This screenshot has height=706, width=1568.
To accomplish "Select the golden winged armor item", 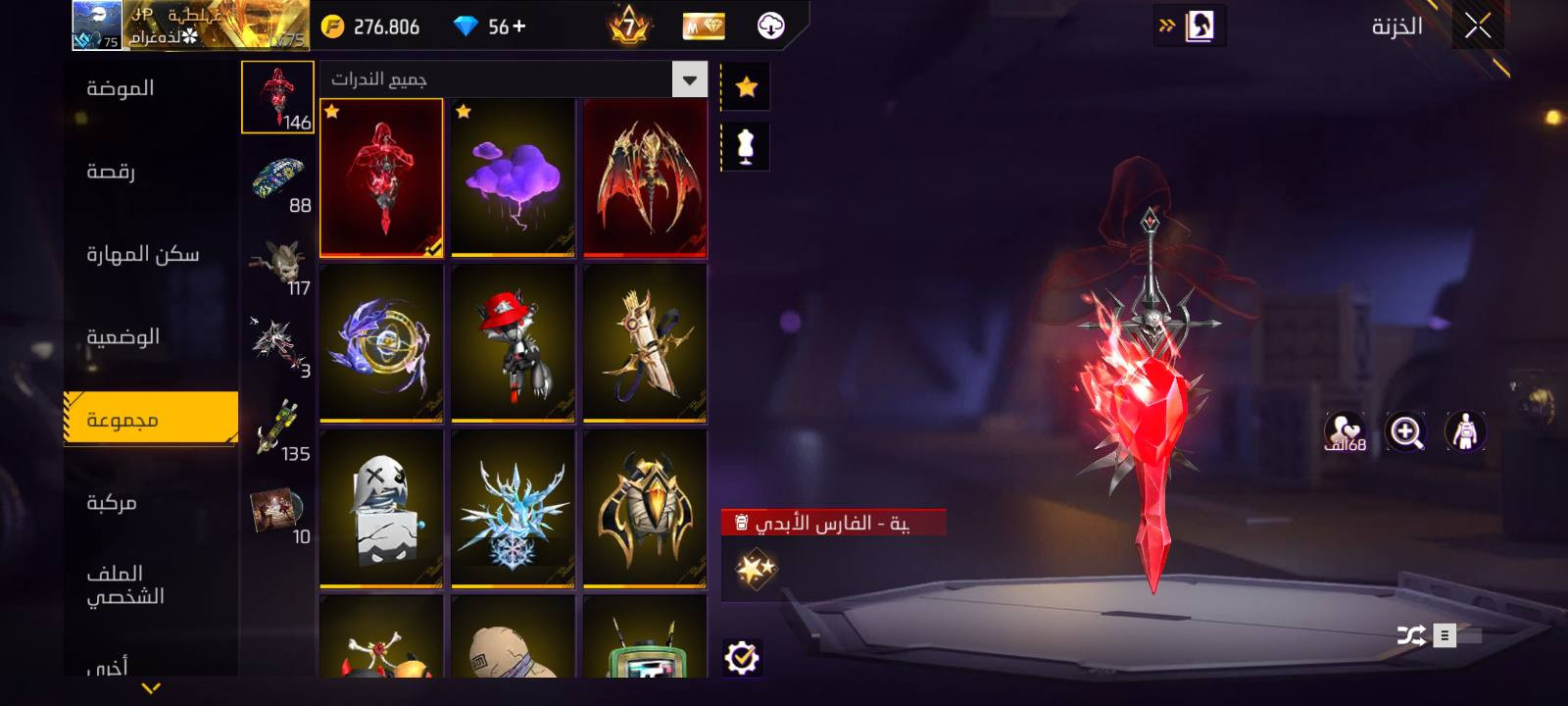I will coord(645,509).
